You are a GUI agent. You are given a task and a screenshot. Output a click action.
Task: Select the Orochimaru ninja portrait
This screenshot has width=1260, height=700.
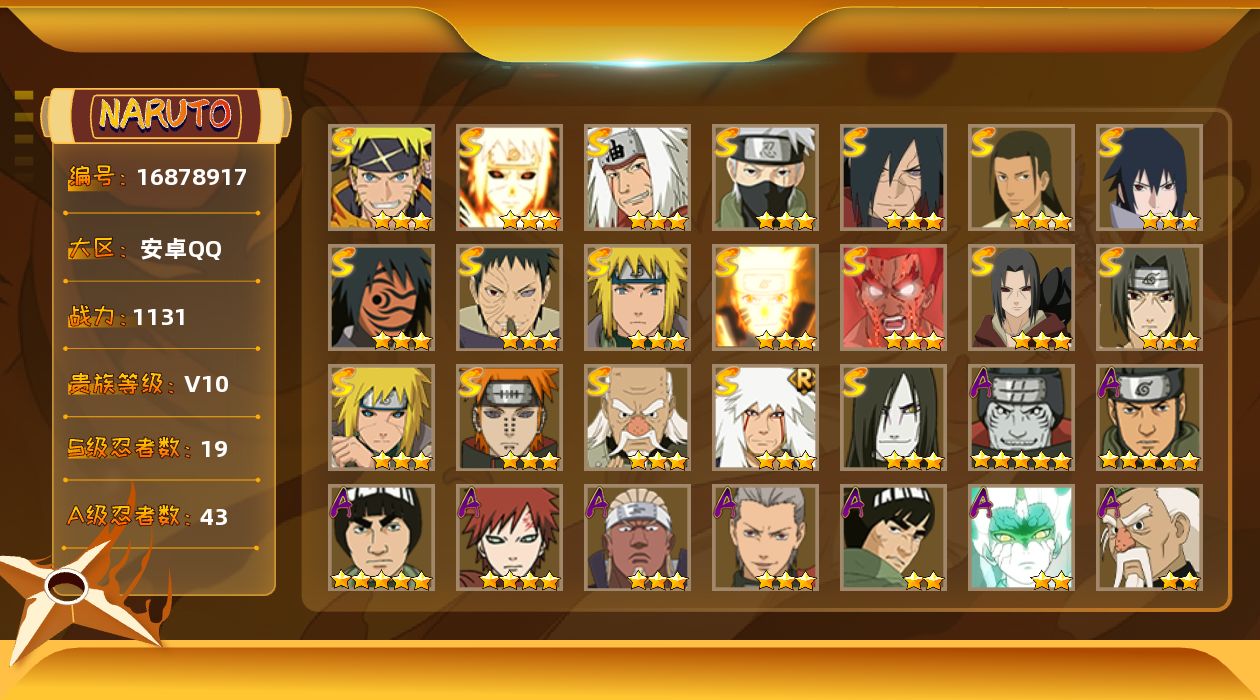coord(893,417)
